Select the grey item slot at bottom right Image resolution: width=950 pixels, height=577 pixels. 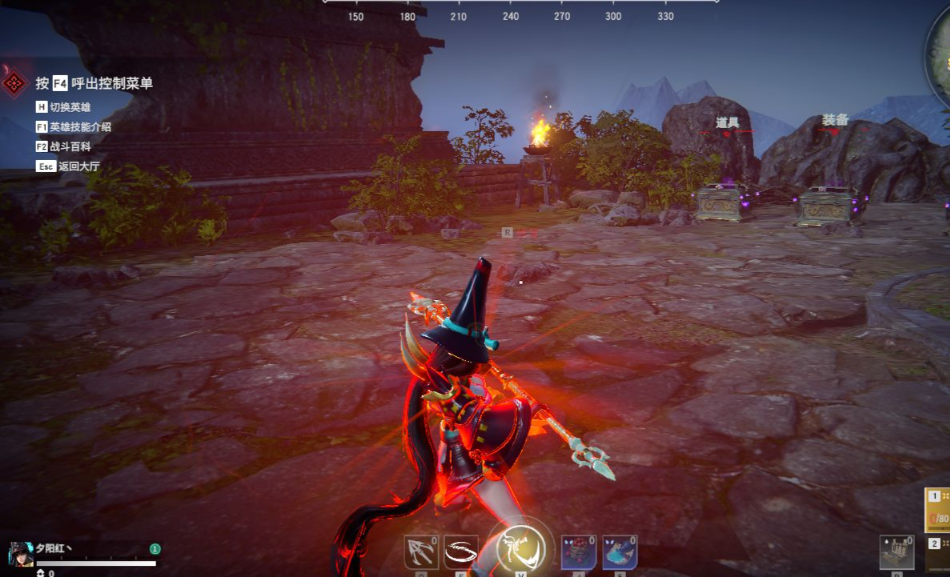[x=897, y=553]
